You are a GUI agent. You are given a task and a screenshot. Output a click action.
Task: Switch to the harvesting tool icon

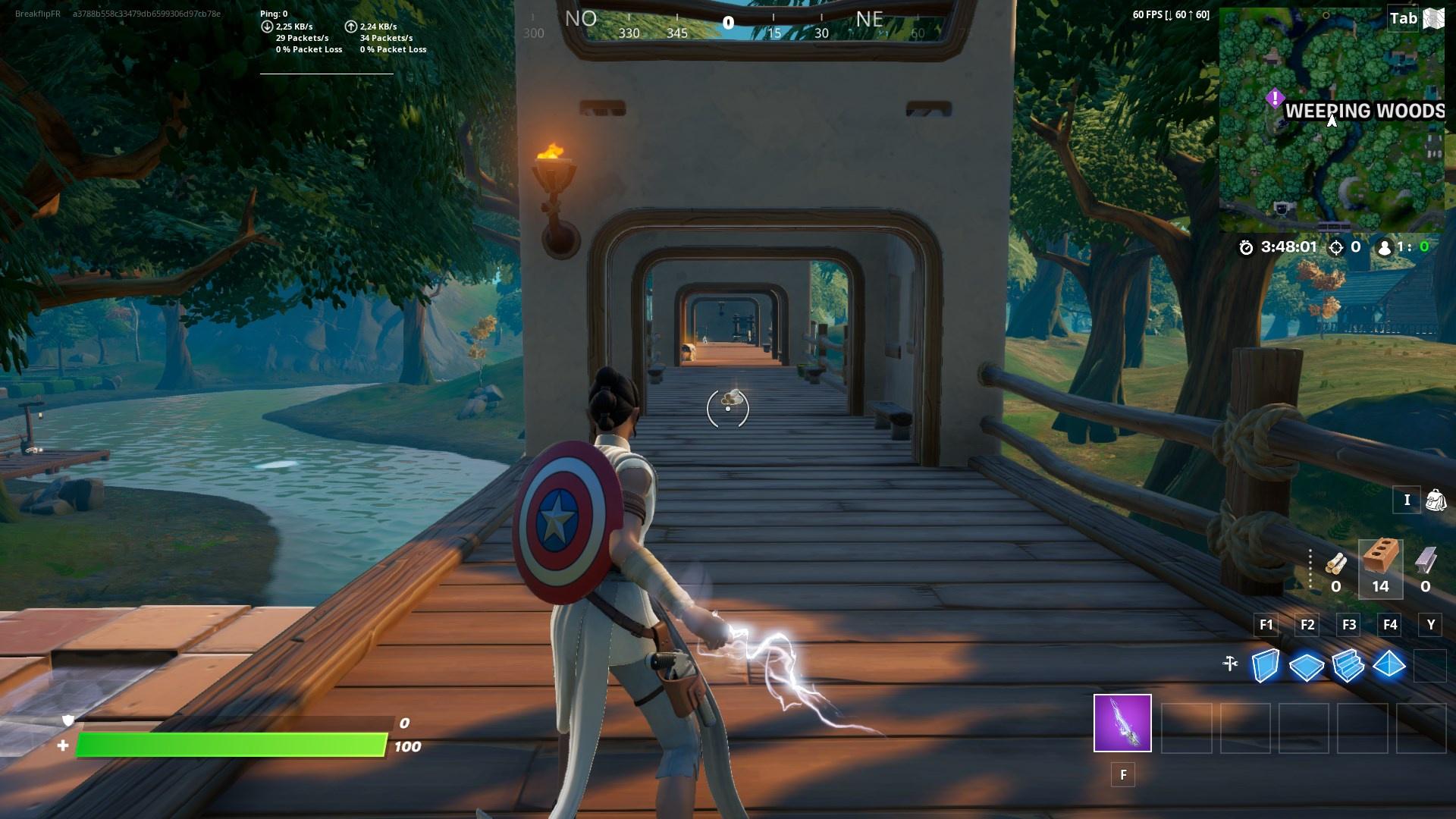tap(1230, 664)
